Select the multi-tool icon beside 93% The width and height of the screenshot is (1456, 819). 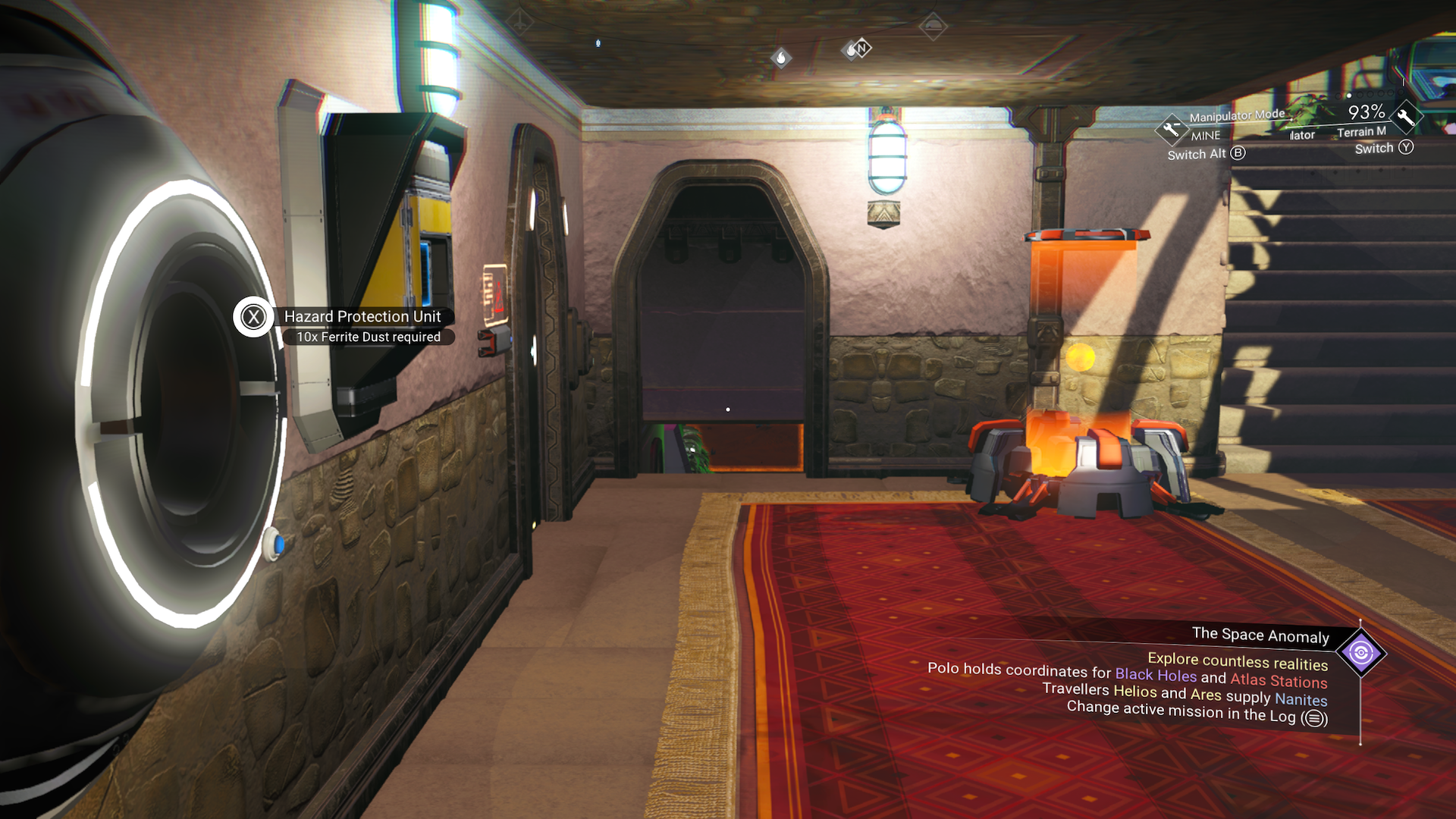click(1405, 117)
